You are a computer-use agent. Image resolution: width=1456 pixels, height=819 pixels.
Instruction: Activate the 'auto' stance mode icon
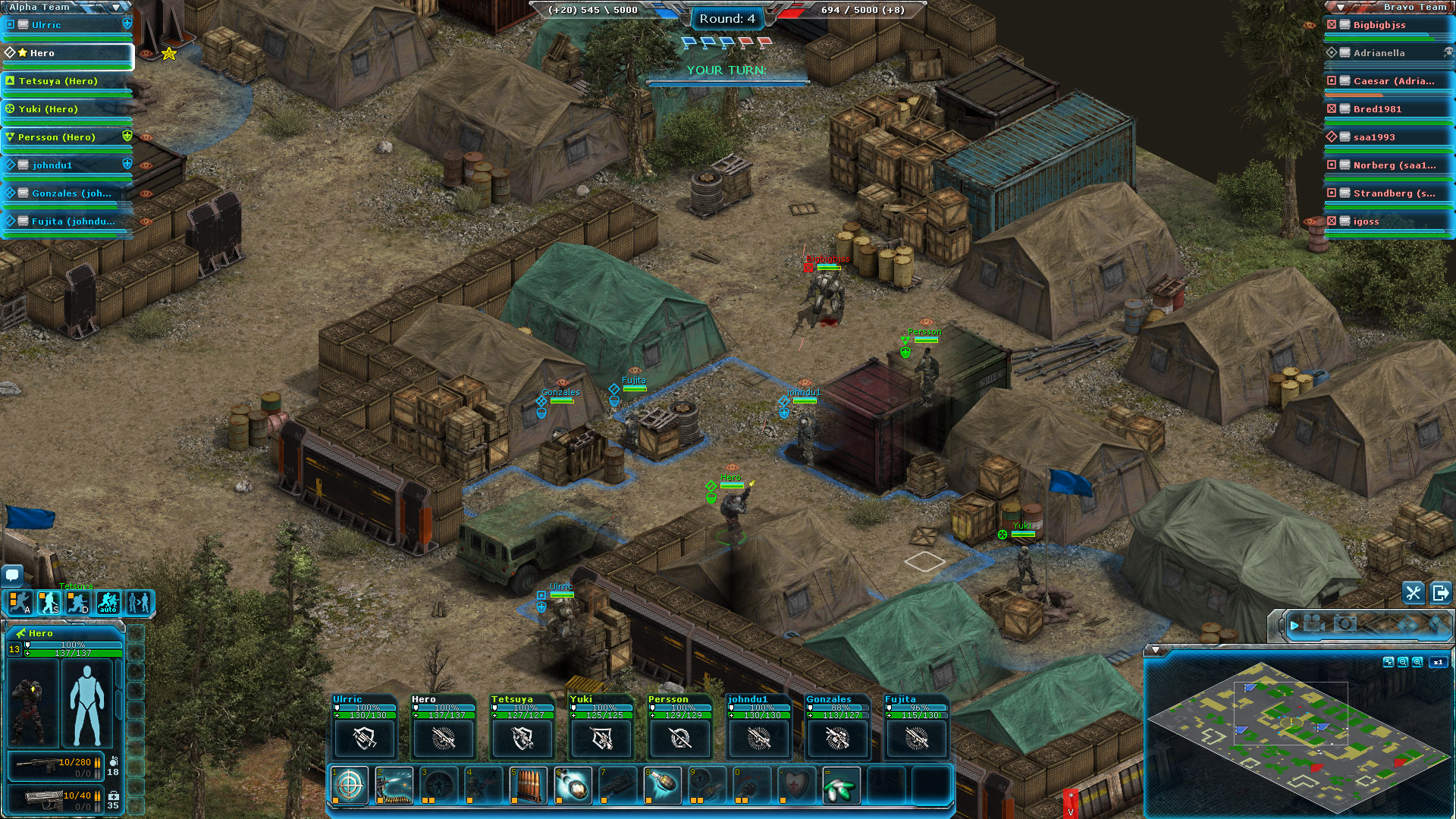tap(107, 603)
